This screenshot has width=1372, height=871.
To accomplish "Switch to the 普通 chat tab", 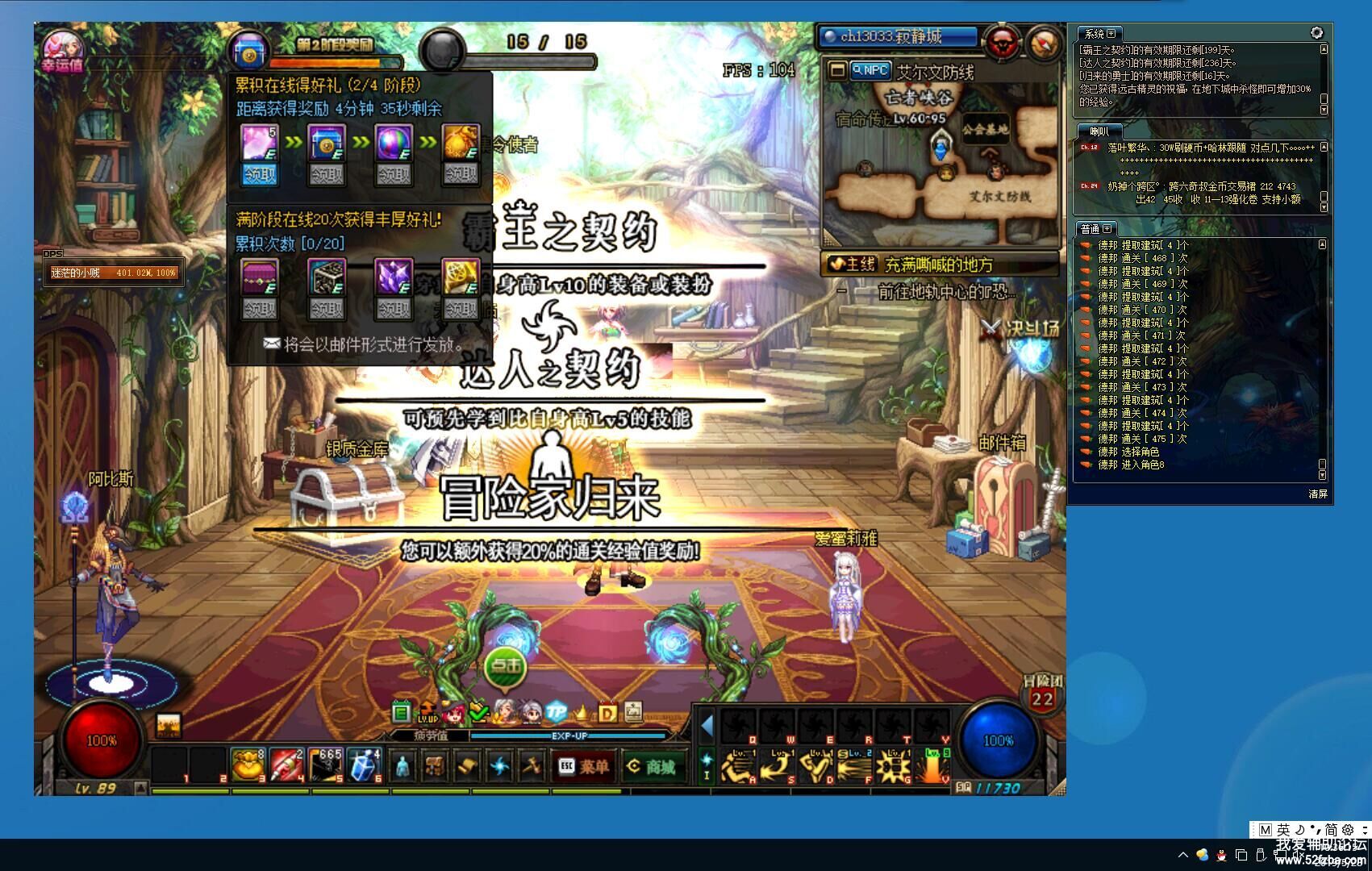I will point(1095,229).
